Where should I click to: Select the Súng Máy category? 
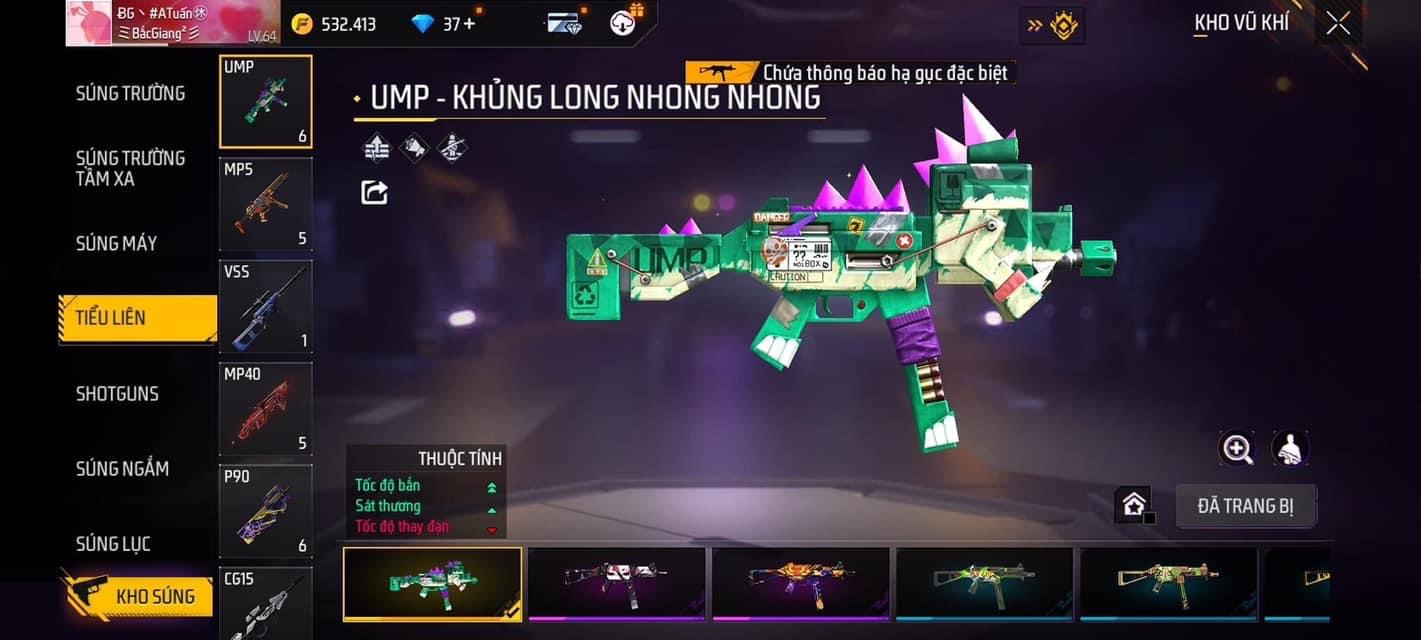click(116, 243)
